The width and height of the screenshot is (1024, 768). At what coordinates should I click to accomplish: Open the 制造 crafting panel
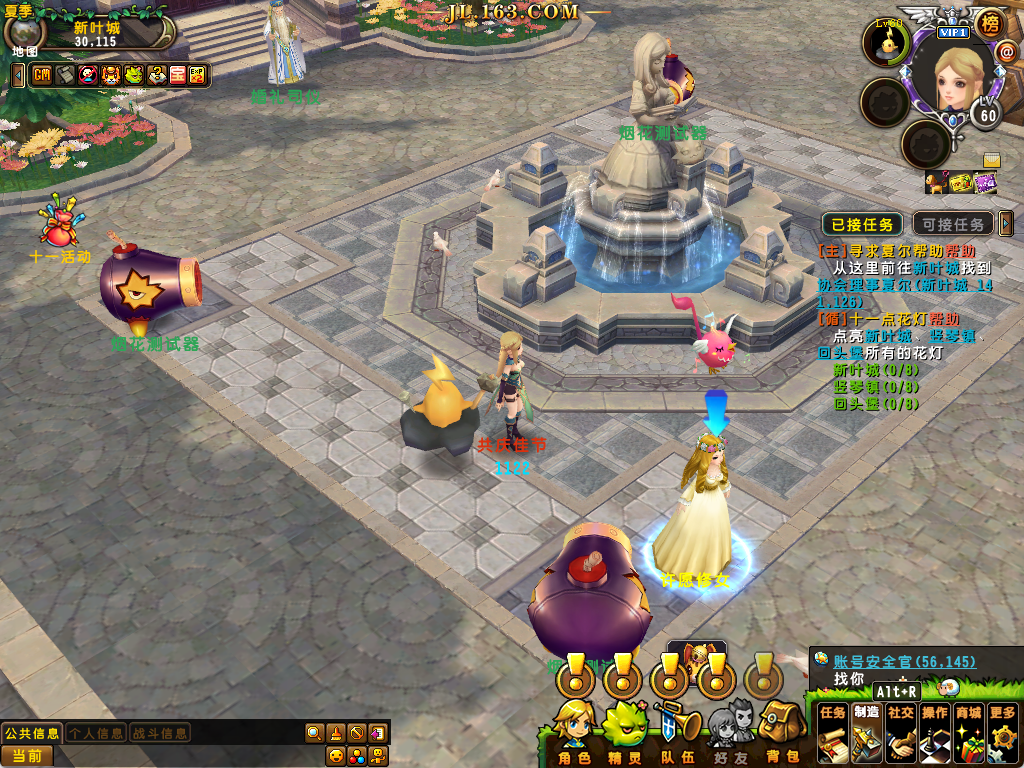tap(867, 732)
